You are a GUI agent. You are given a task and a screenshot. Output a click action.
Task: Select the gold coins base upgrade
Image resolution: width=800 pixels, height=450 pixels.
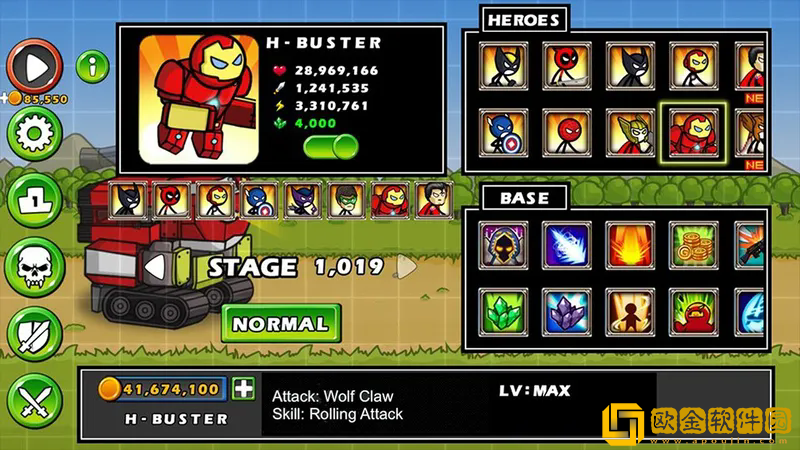click(692, 244)
